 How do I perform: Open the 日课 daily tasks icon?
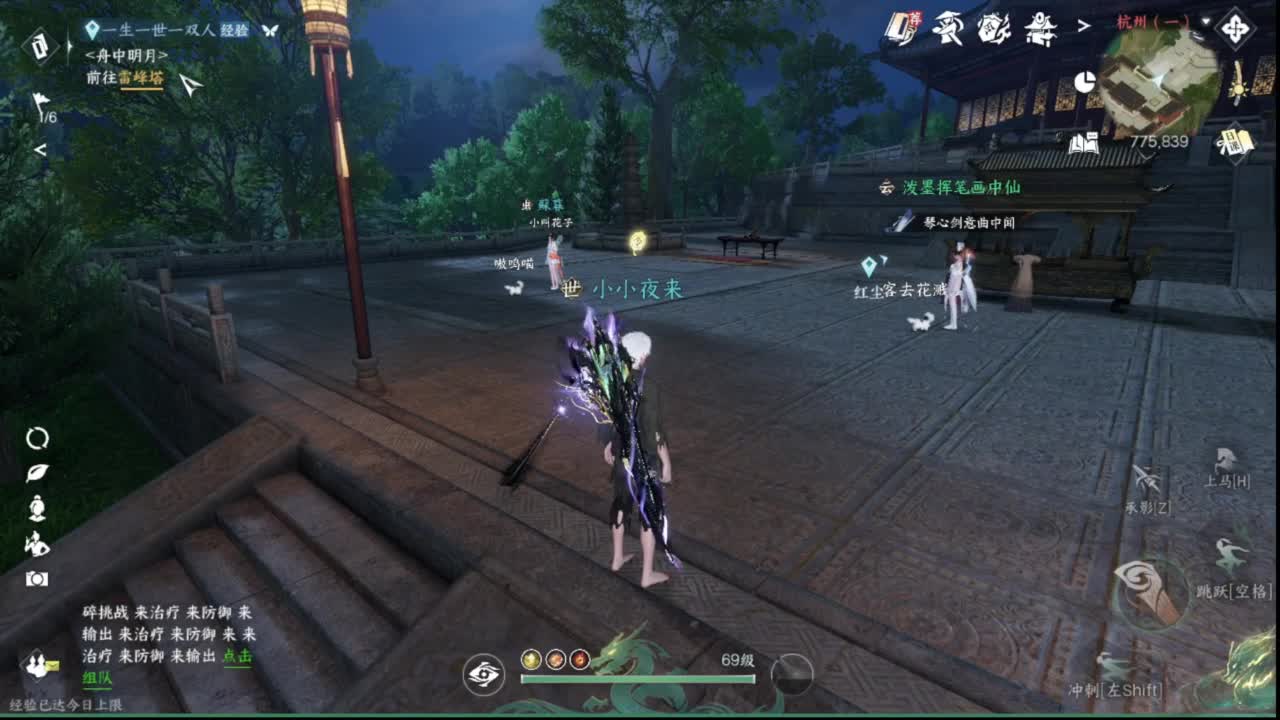coord(1234,141)
